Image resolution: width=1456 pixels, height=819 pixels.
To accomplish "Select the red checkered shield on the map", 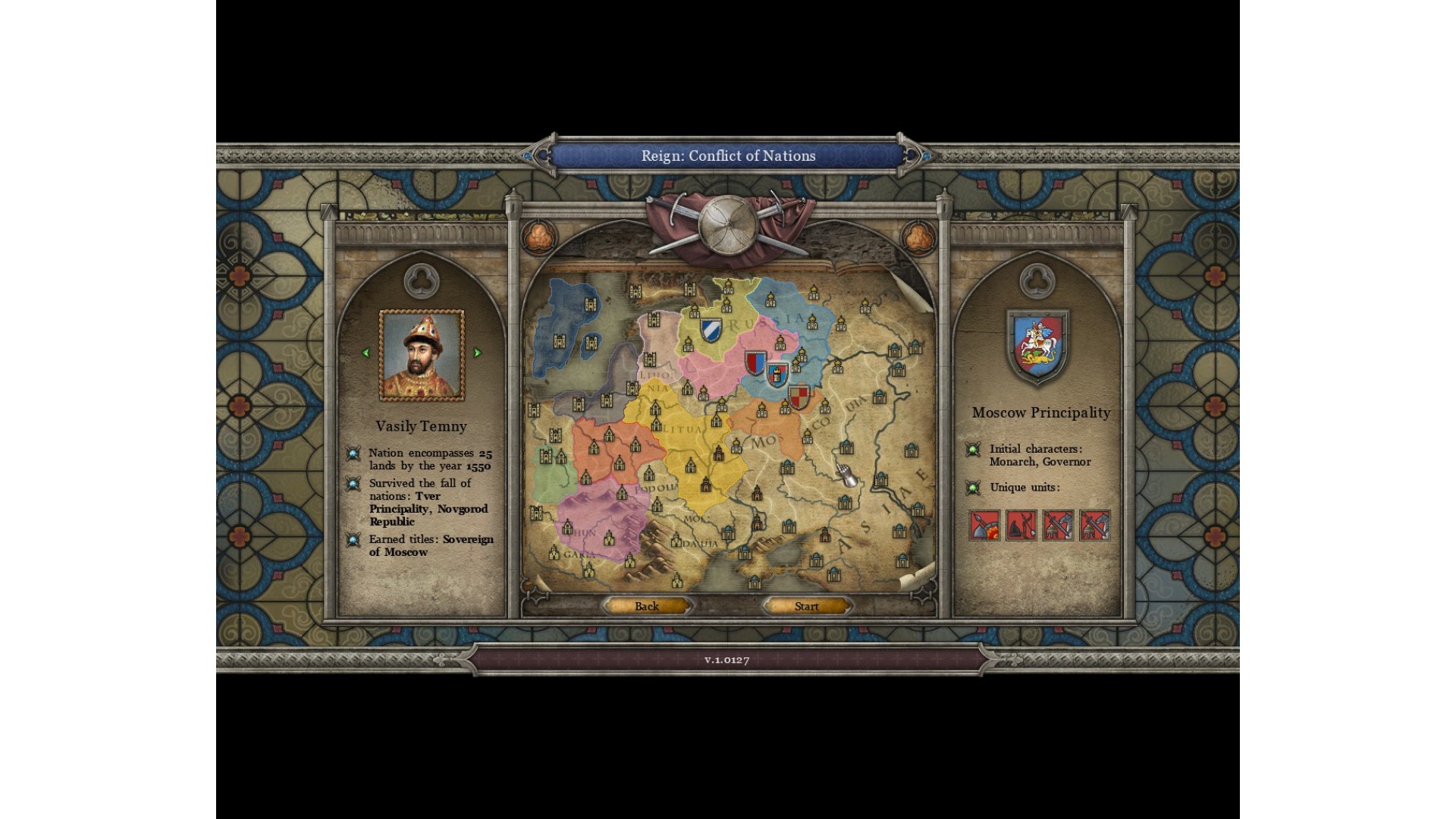I will (x=799, y=396).
